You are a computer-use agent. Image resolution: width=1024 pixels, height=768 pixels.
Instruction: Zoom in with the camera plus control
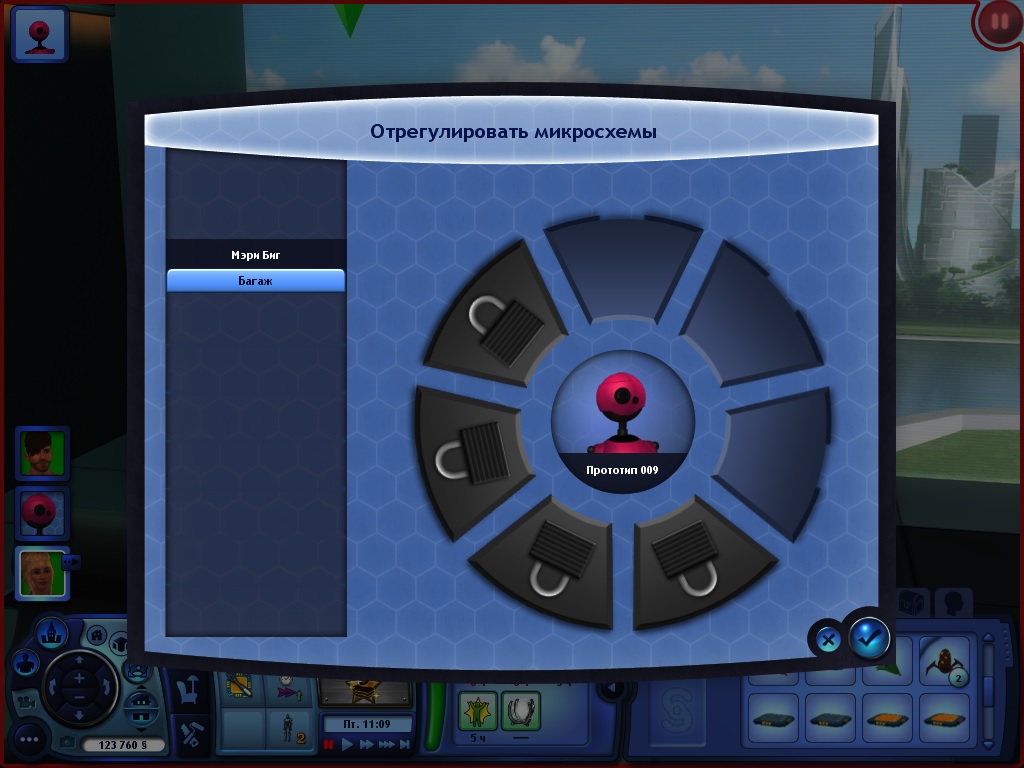[79, 677]
